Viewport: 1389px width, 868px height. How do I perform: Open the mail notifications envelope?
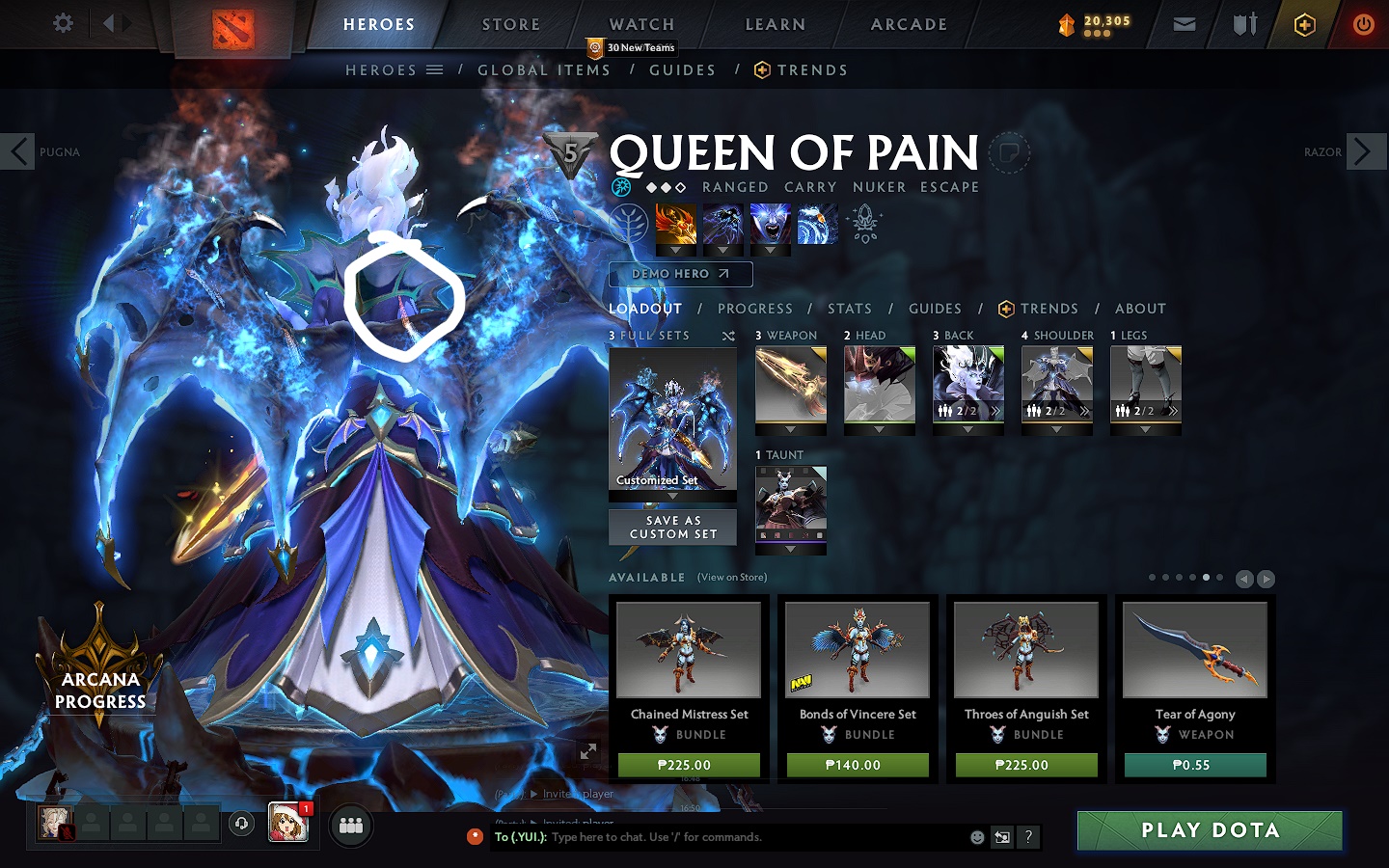1185,24
